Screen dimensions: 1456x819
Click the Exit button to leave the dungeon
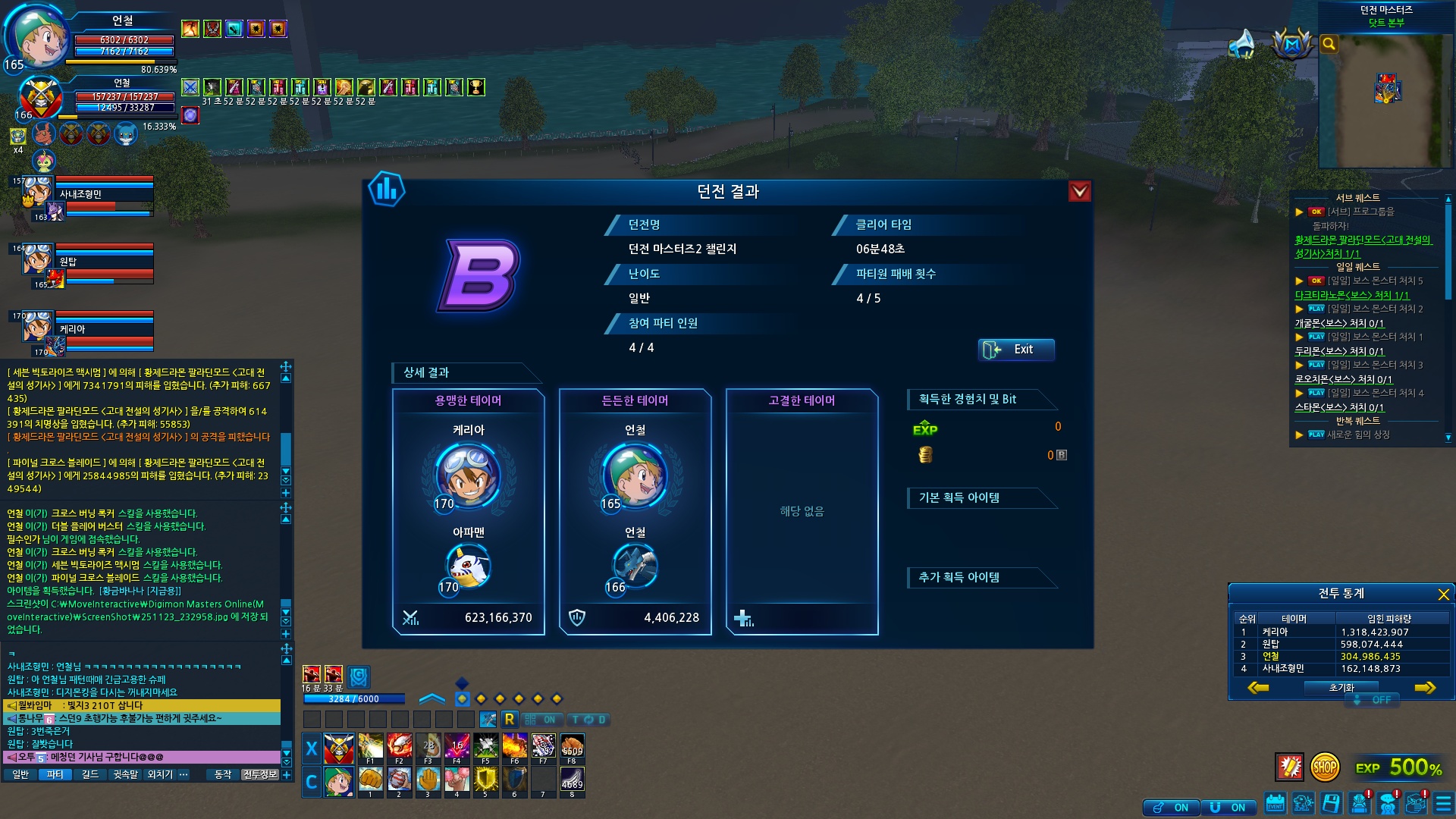[1016, 350]
